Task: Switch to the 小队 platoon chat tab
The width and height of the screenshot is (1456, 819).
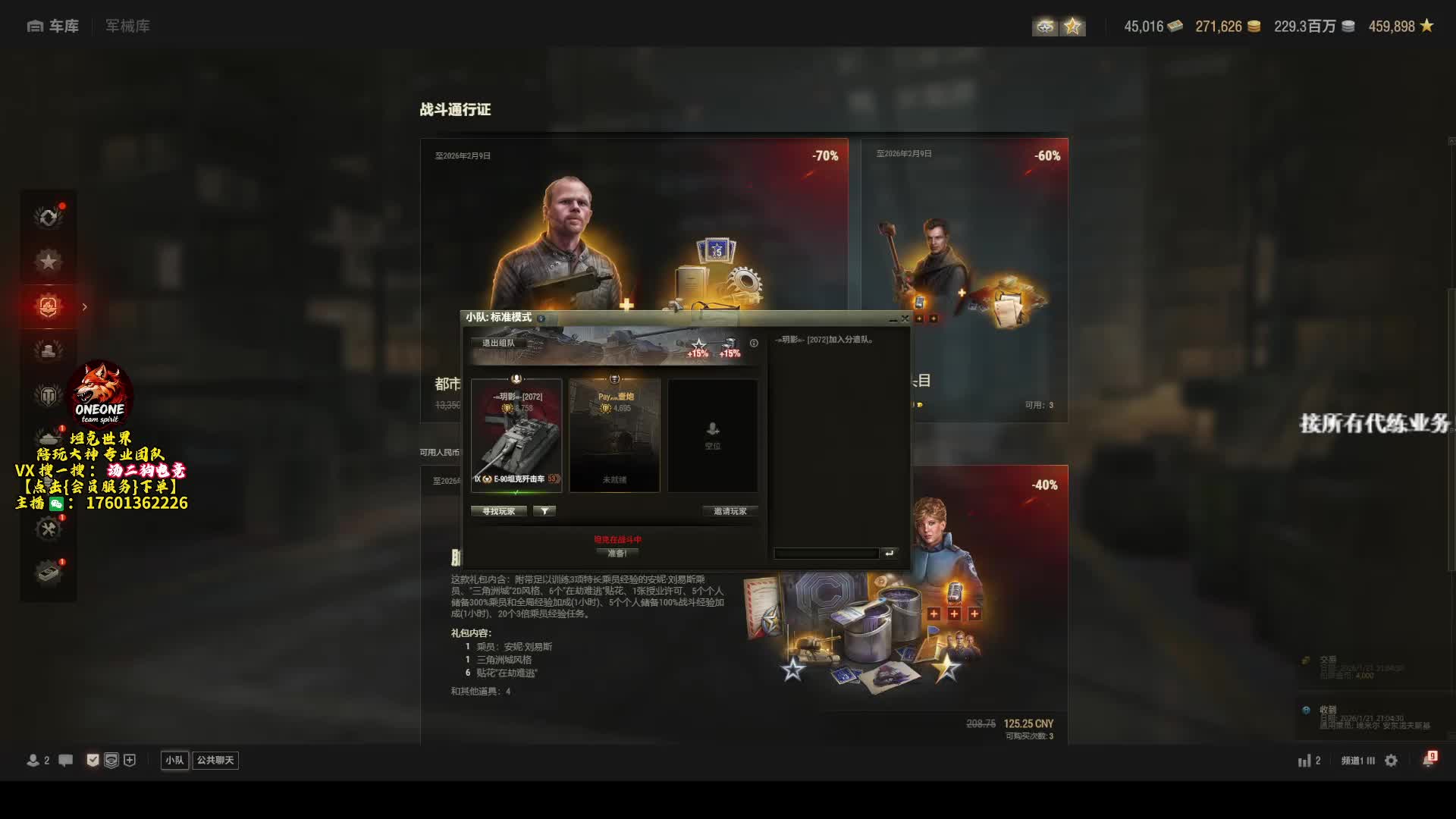Action: pos(174,760)
